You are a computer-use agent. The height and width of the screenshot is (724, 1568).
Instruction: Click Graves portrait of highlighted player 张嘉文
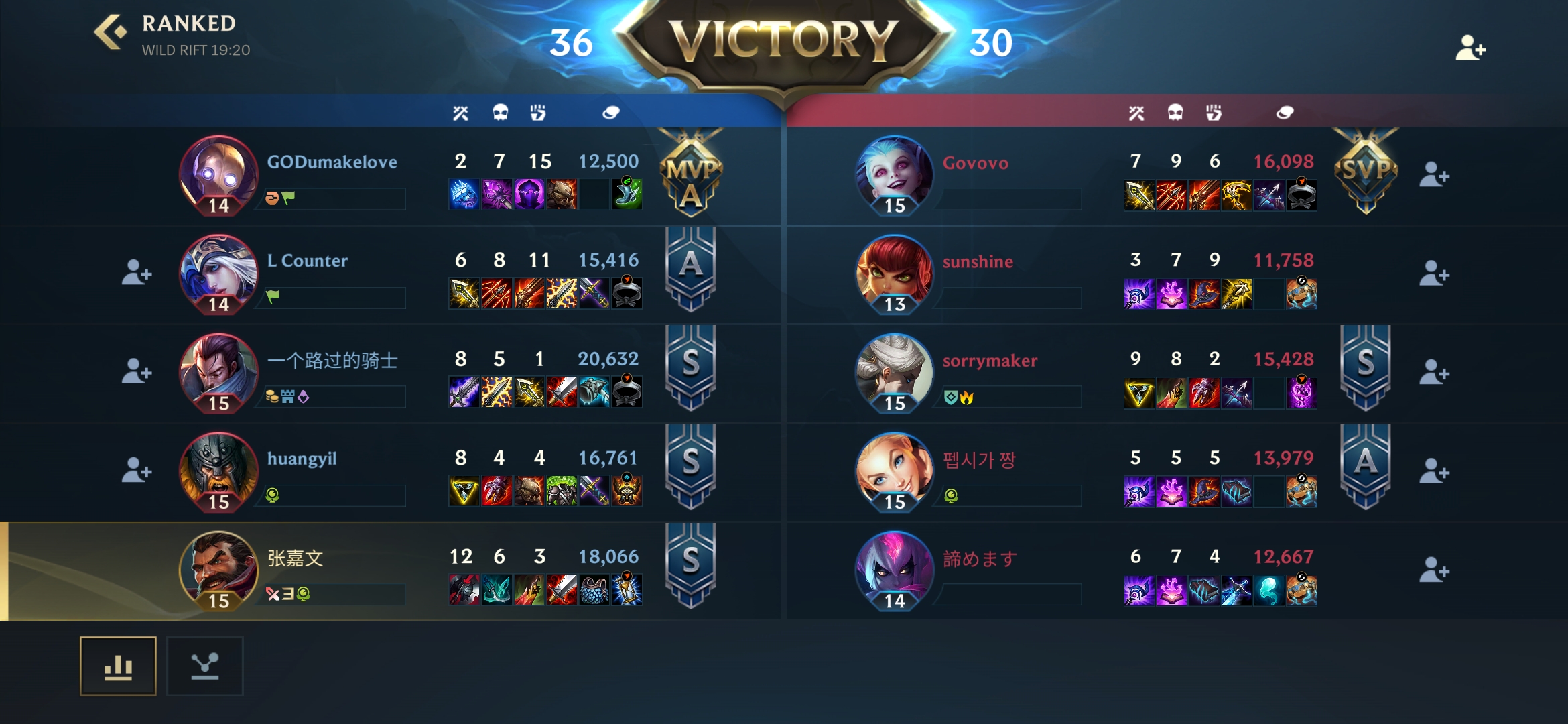click(219, 570)
